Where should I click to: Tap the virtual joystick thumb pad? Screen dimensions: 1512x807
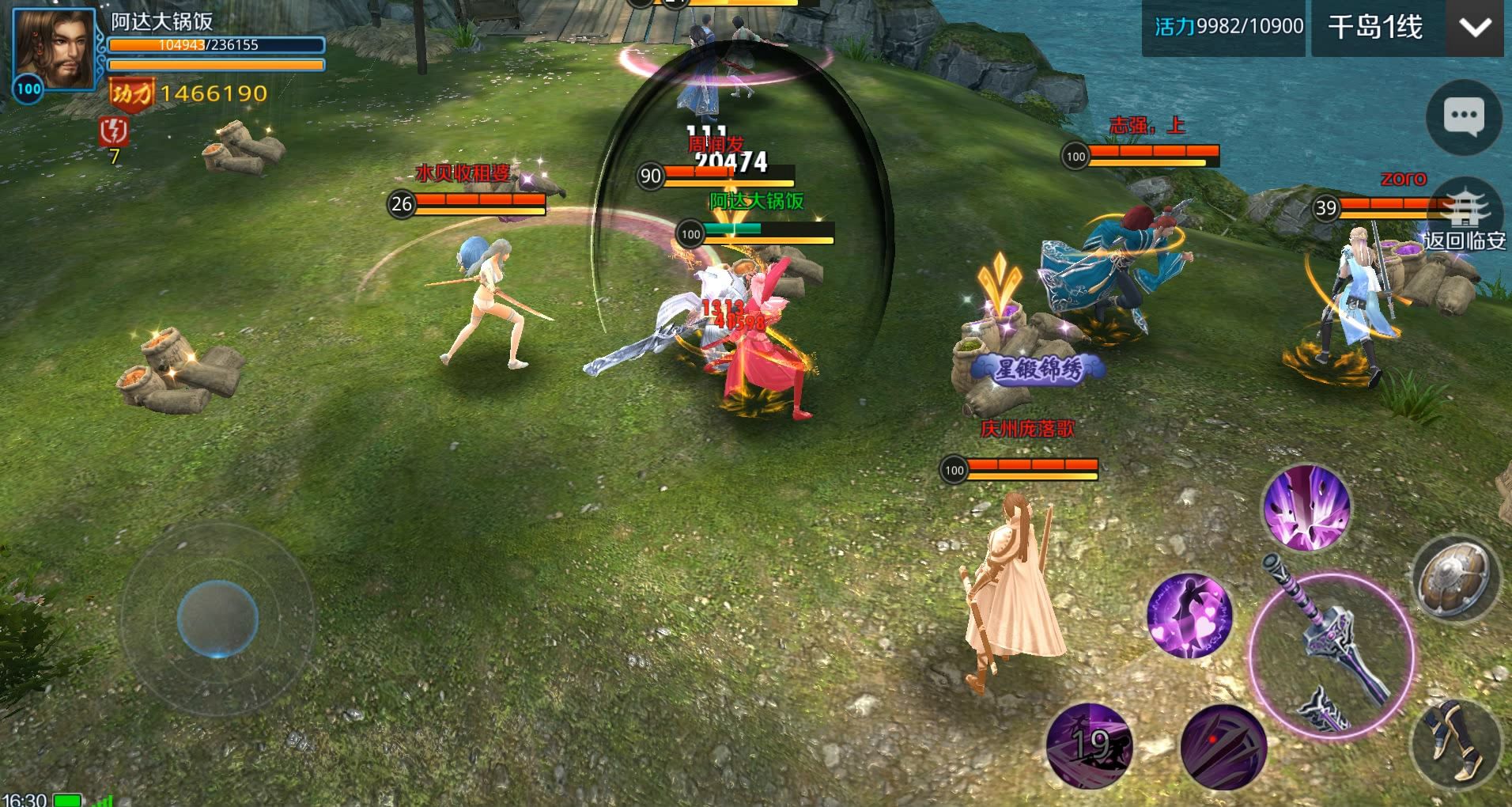[217, 618]
